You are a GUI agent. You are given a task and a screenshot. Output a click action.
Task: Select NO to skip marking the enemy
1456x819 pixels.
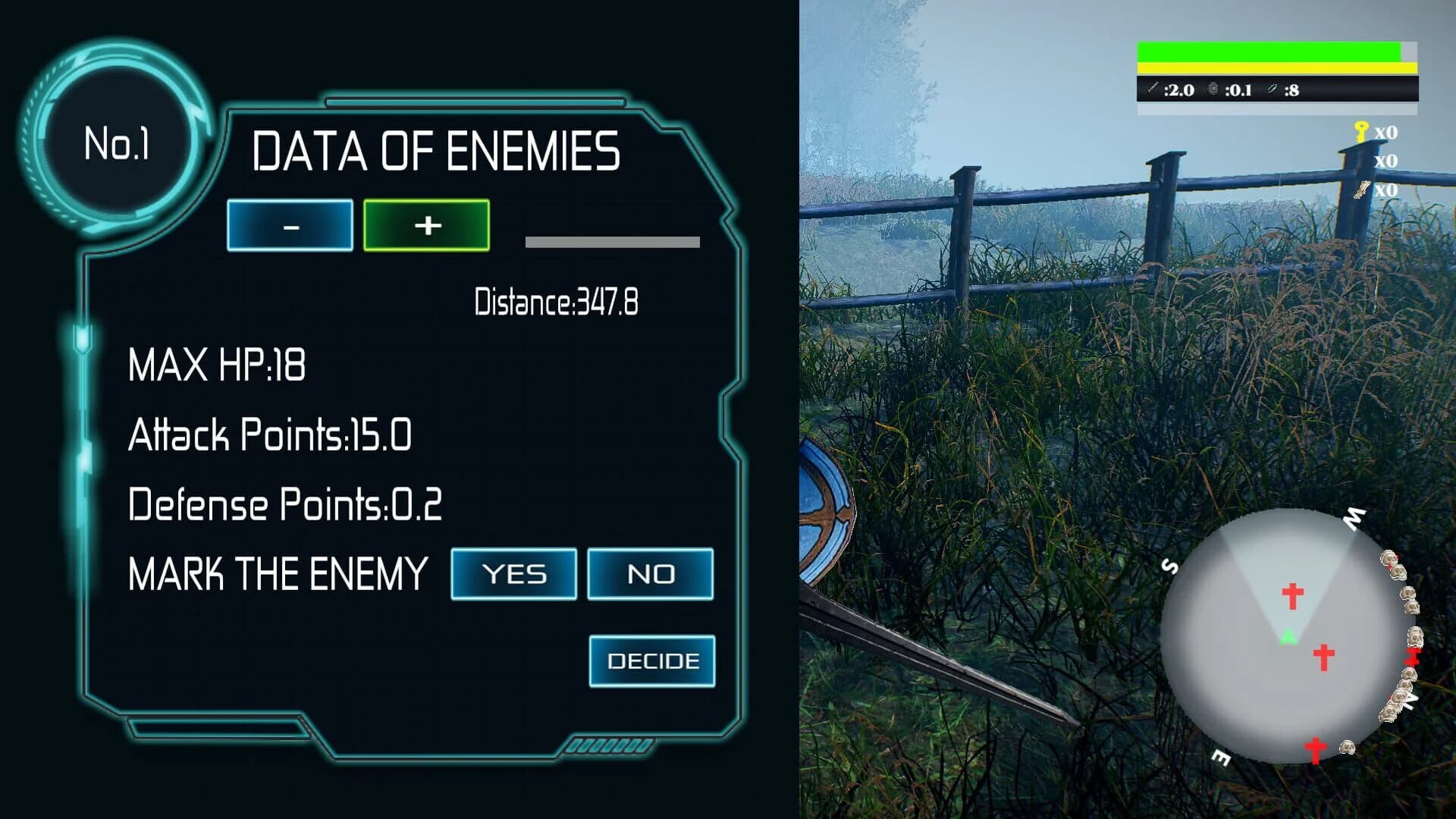pos(651,574)
